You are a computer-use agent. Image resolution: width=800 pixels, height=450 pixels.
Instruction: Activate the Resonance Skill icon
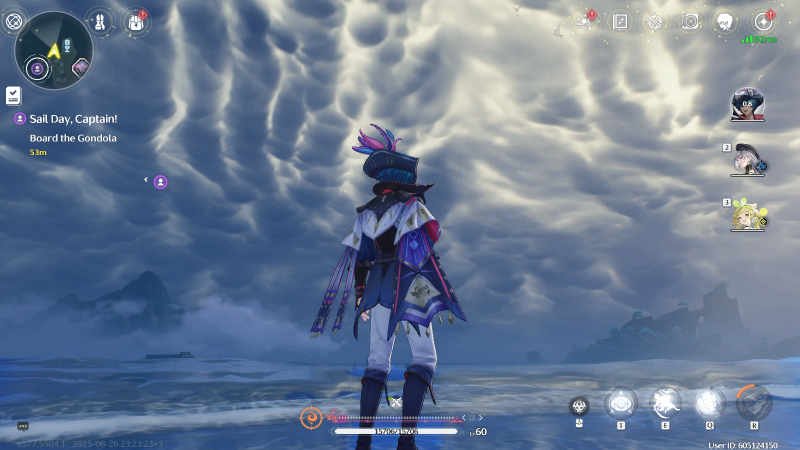[x=665, y=403]
